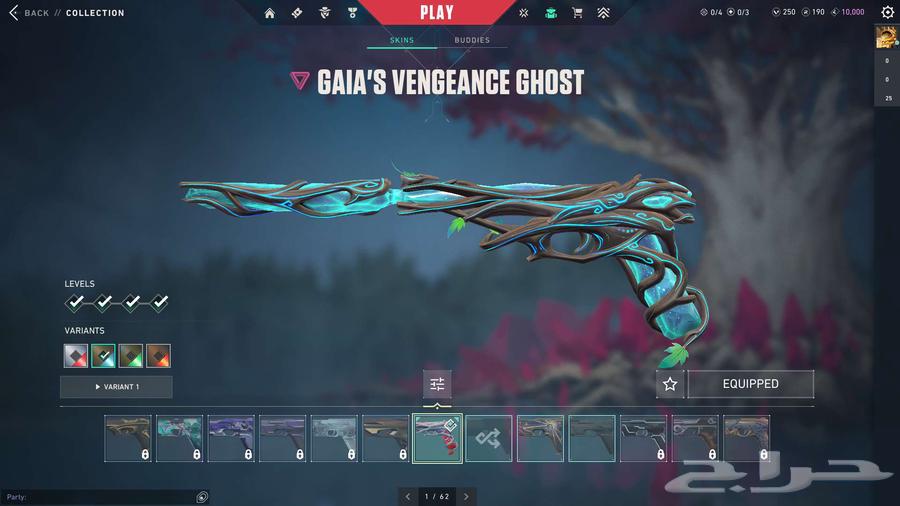The height and width of the screenshot is (506, 900).
Task: Favorite this skin with the star button
Action: pyautogui.click(x=670, y=384)
